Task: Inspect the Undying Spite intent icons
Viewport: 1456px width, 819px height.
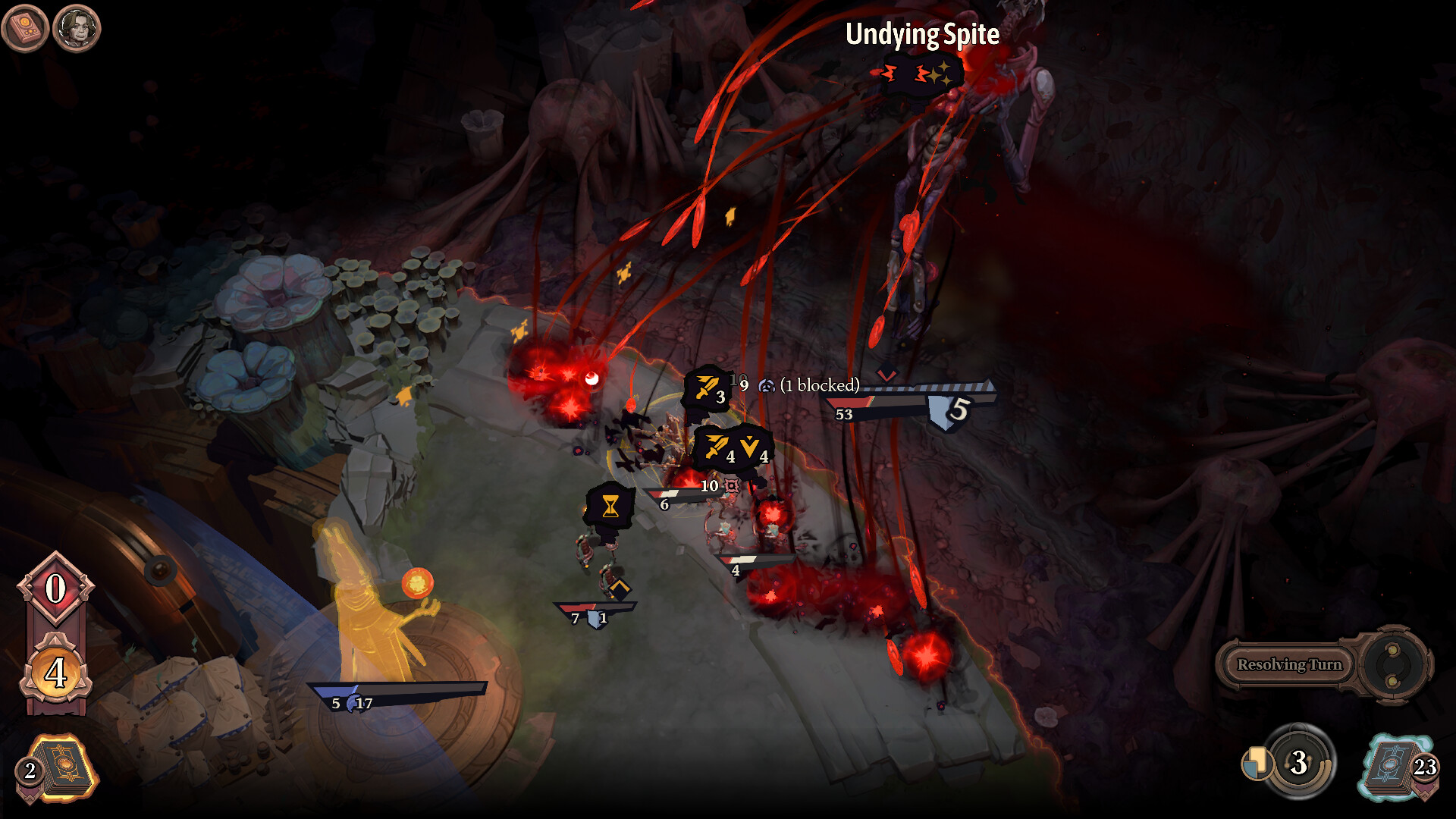Action: [x=921, y=74]
